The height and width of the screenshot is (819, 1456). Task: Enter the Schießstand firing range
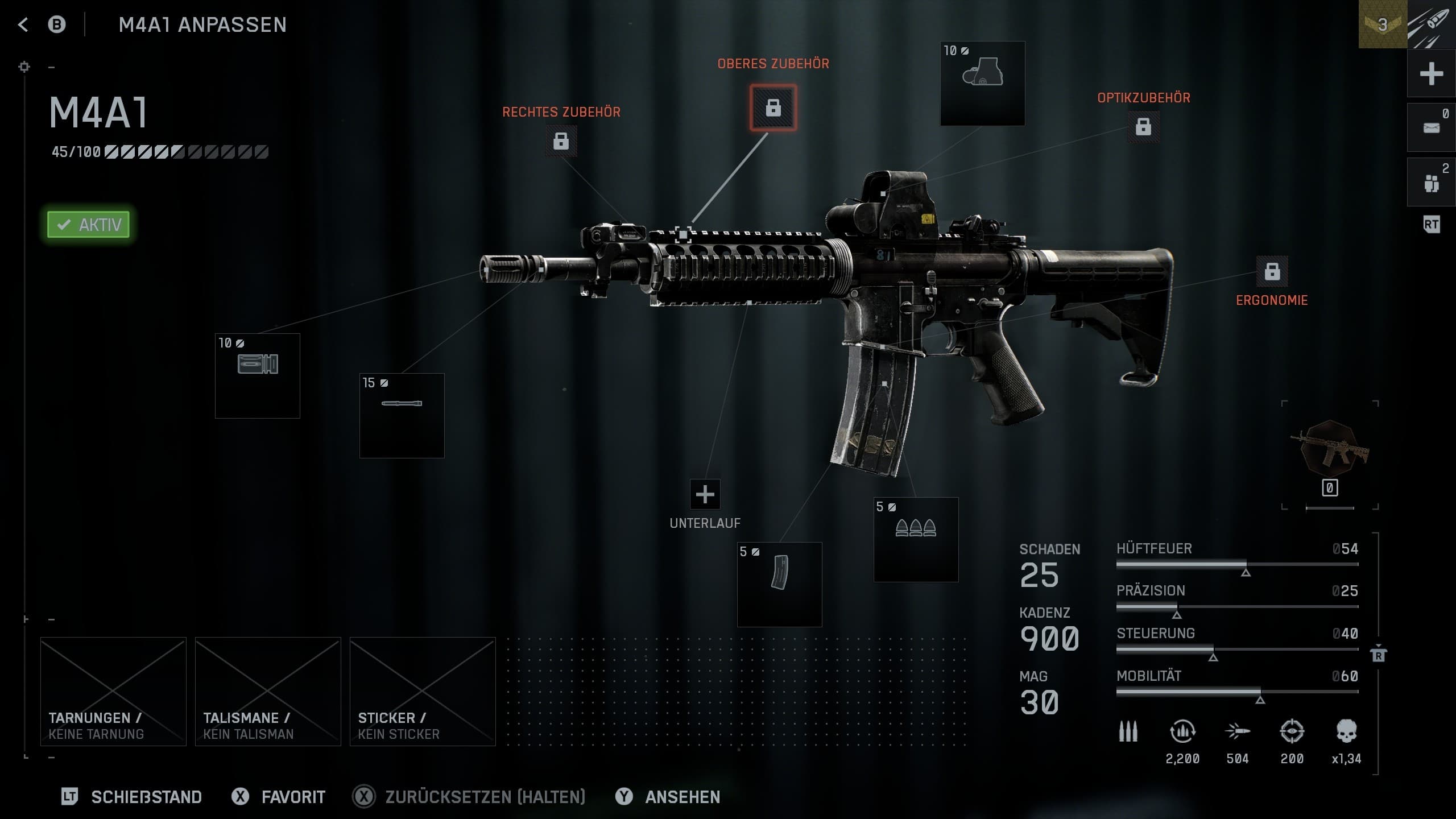(146, 797)
